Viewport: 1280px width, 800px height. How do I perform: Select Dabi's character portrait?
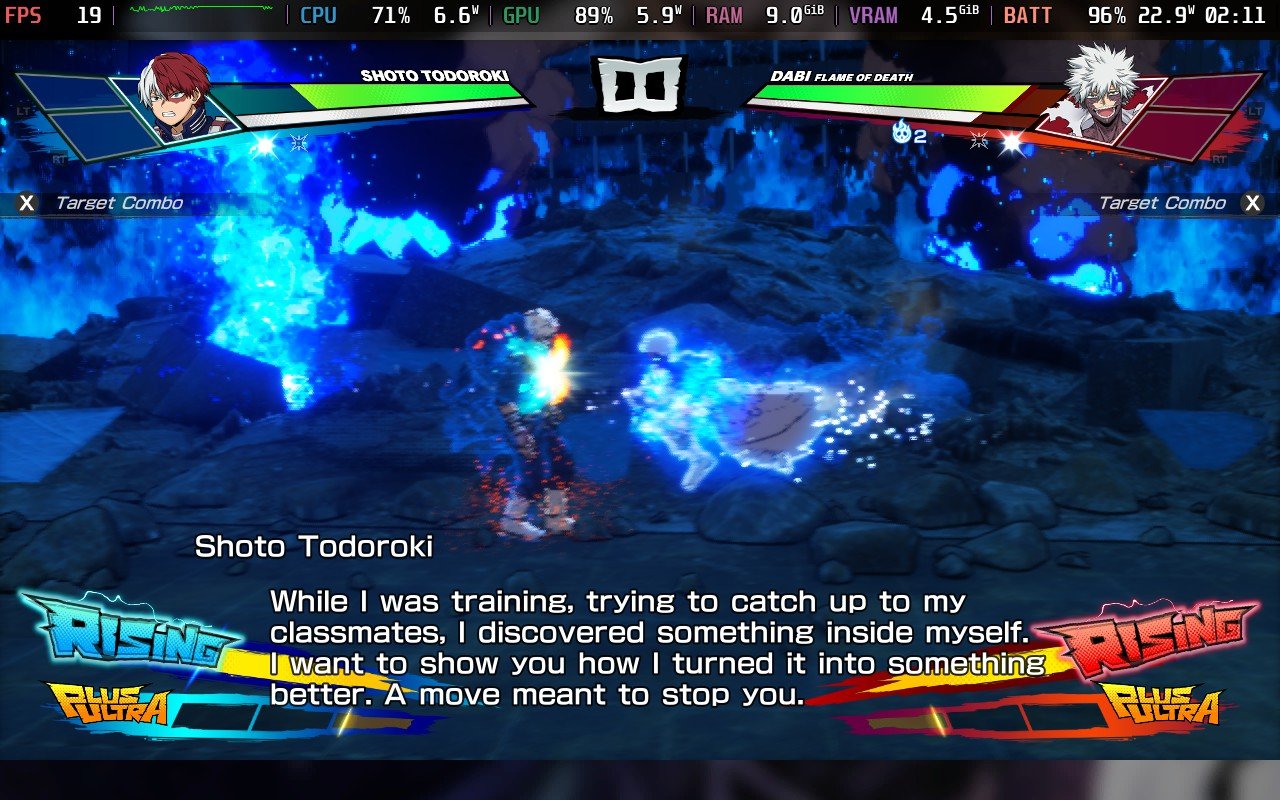1100,92
